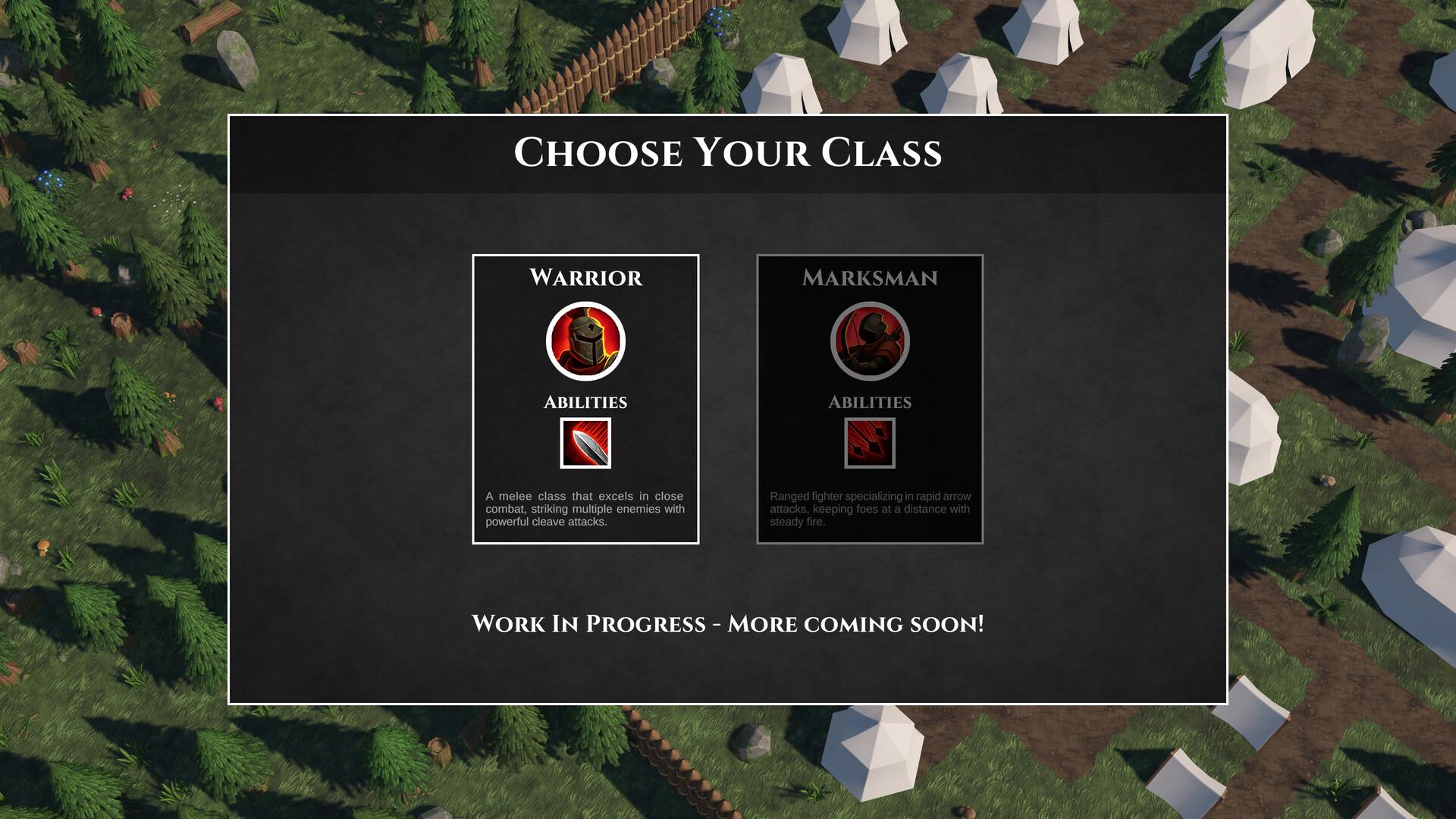Click the Warrior card title text
This screenshot has width=1456, height=819.
pos(585,278)
